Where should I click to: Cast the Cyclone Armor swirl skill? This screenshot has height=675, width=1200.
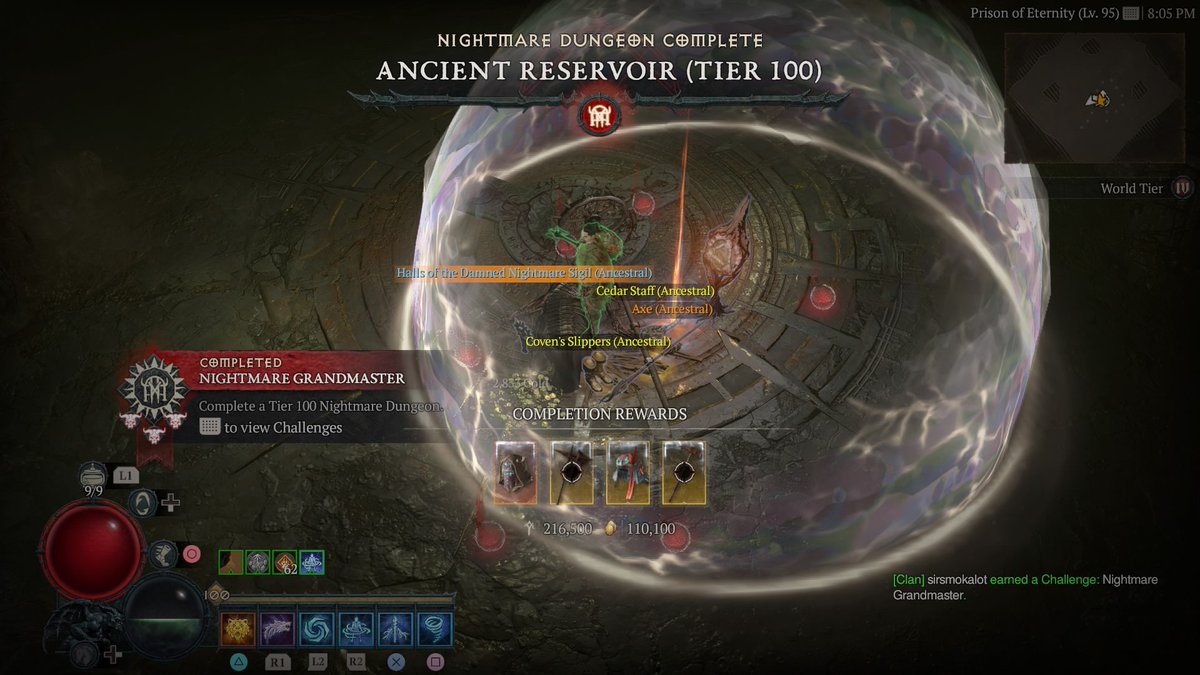pyautogui.click(x=317, y=630)
